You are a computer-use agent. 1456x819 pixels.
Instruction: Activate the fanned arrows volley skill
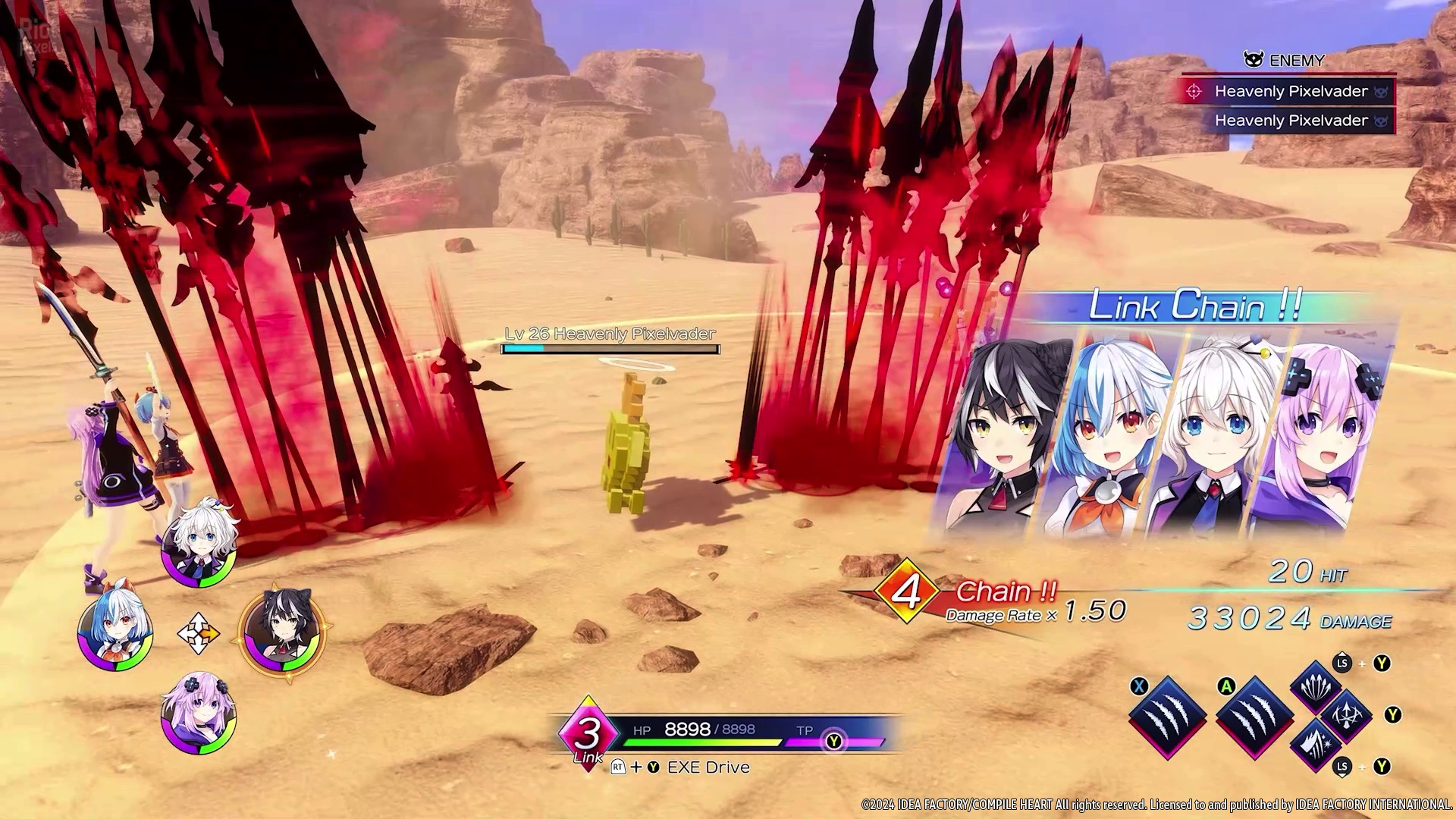tap(1316, 685)
